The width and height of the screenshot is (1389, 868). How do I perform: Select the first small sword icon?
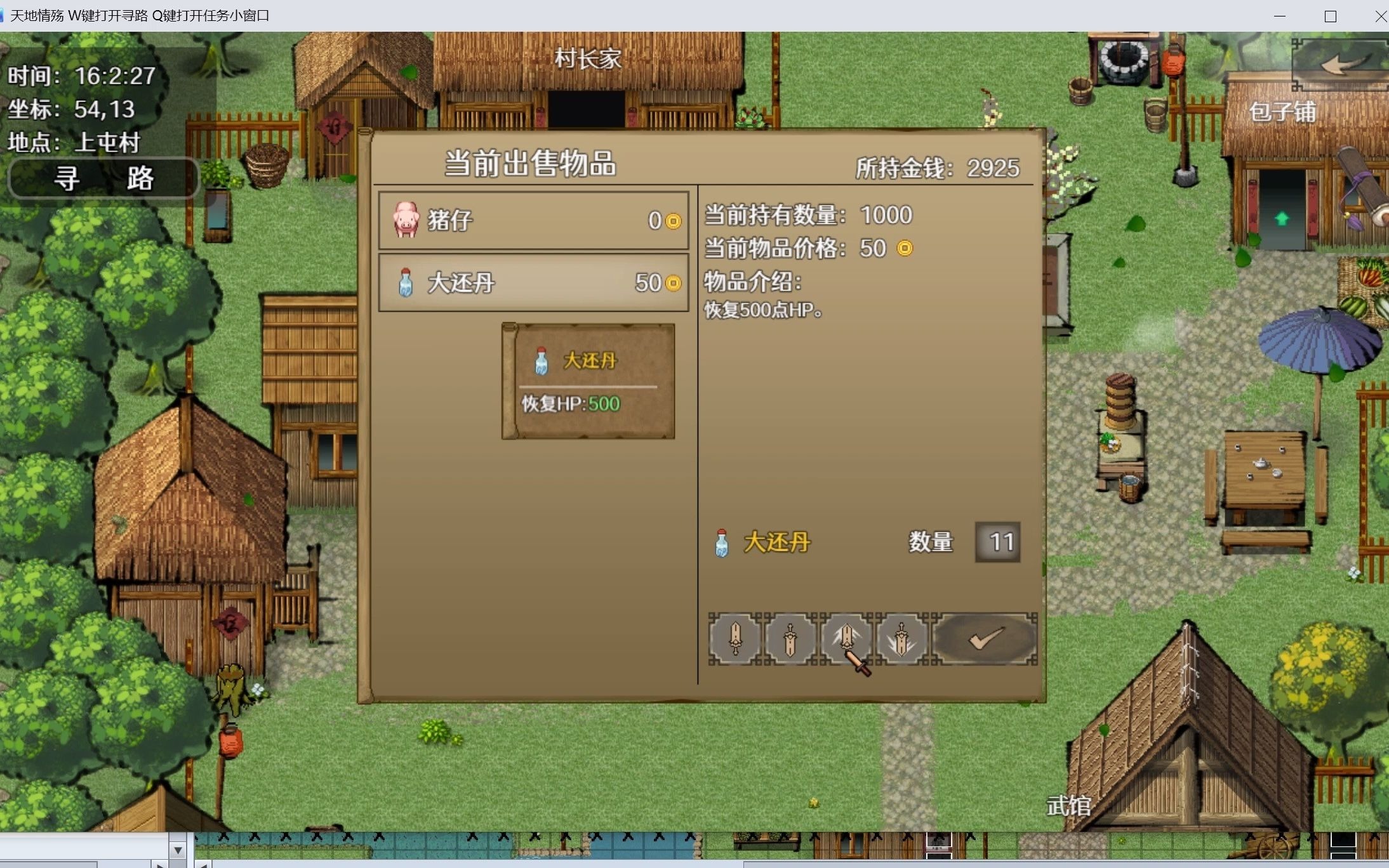point(735,640)
